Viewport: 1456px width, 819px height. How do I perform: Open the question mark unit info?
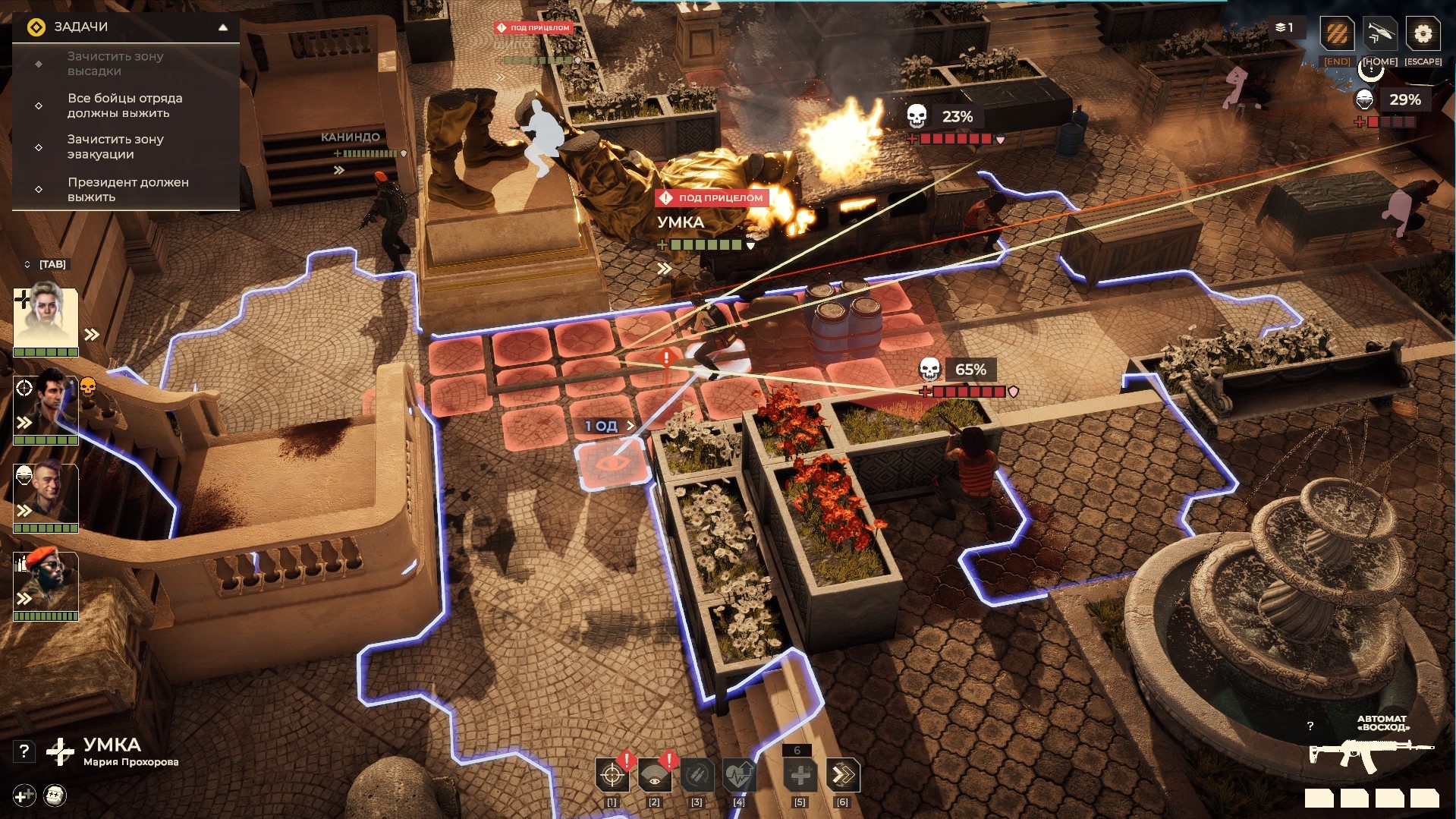coord(24,751)
